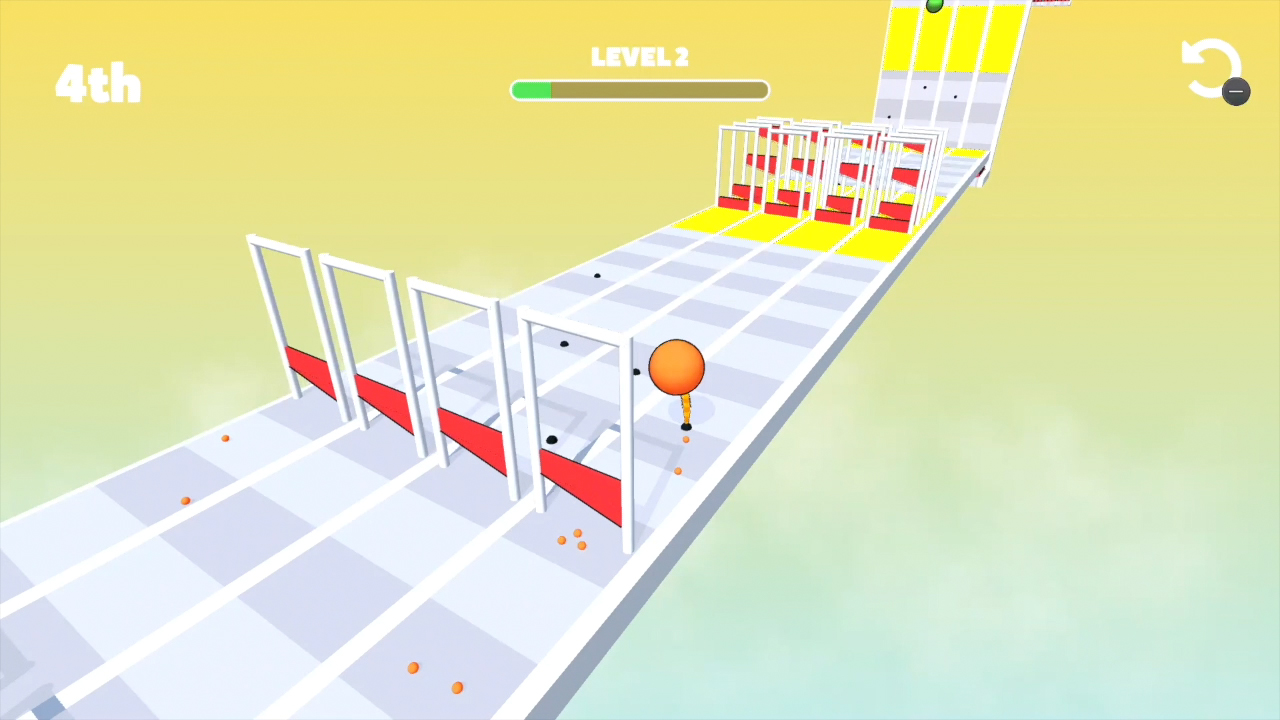Image resolution: width=1280 pixels, height=720 pixels.
Task: Click the LEVEL 2 title text
Action: click(x=639, y=57)
